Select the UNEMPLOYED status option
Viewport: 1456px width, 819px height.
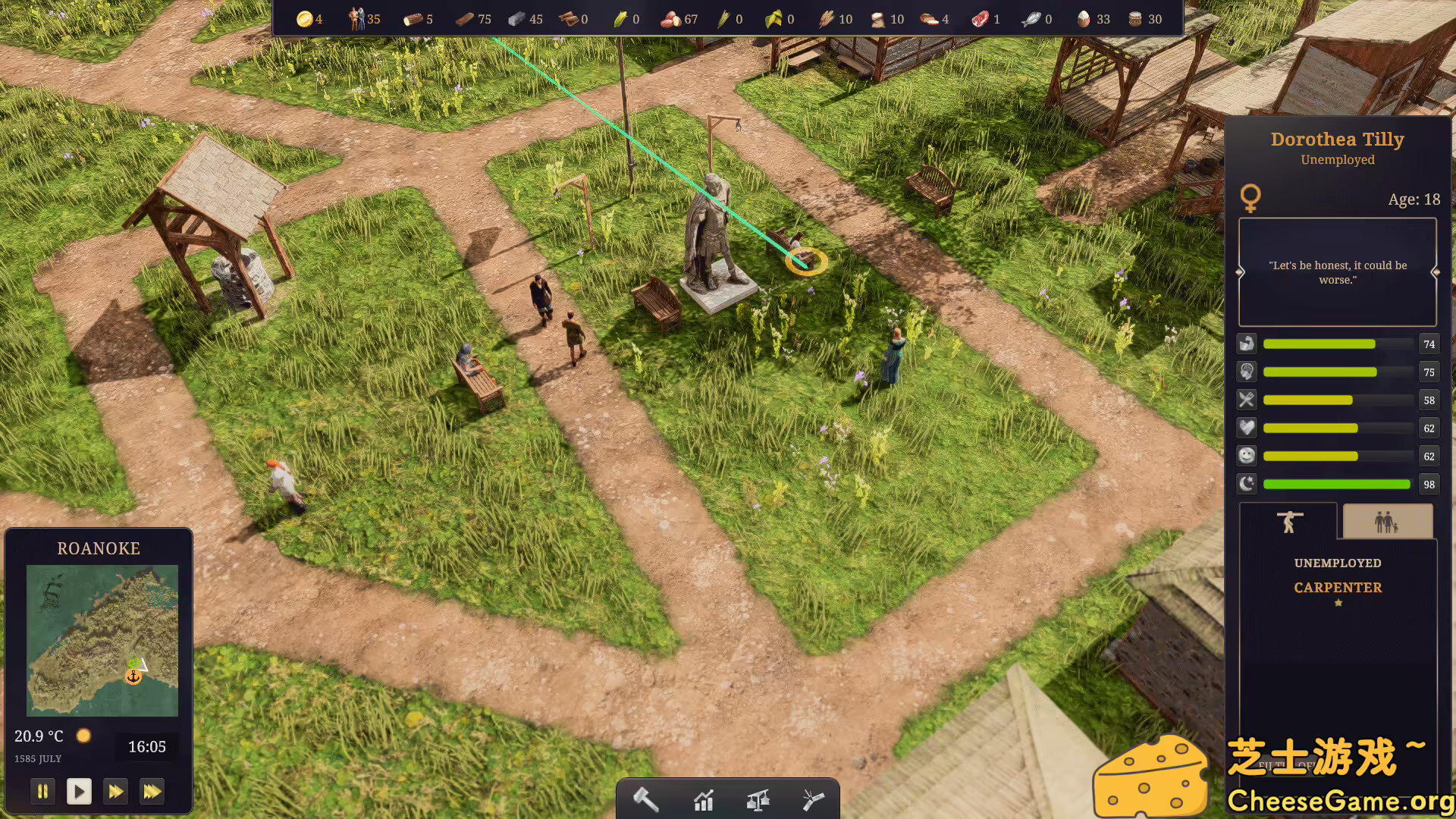pos(1337,563)
